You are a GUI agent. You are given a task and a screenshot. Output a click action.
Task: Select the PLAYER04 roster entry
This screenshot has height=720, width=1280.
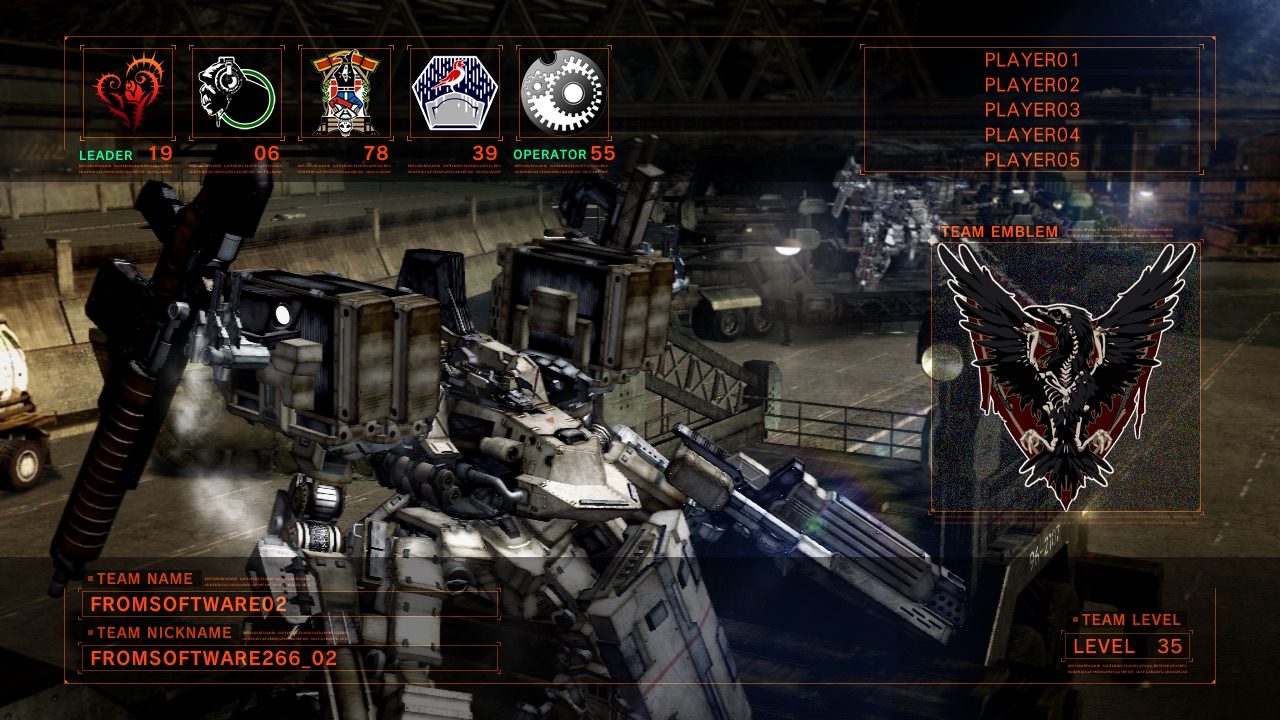point(1032,135)
